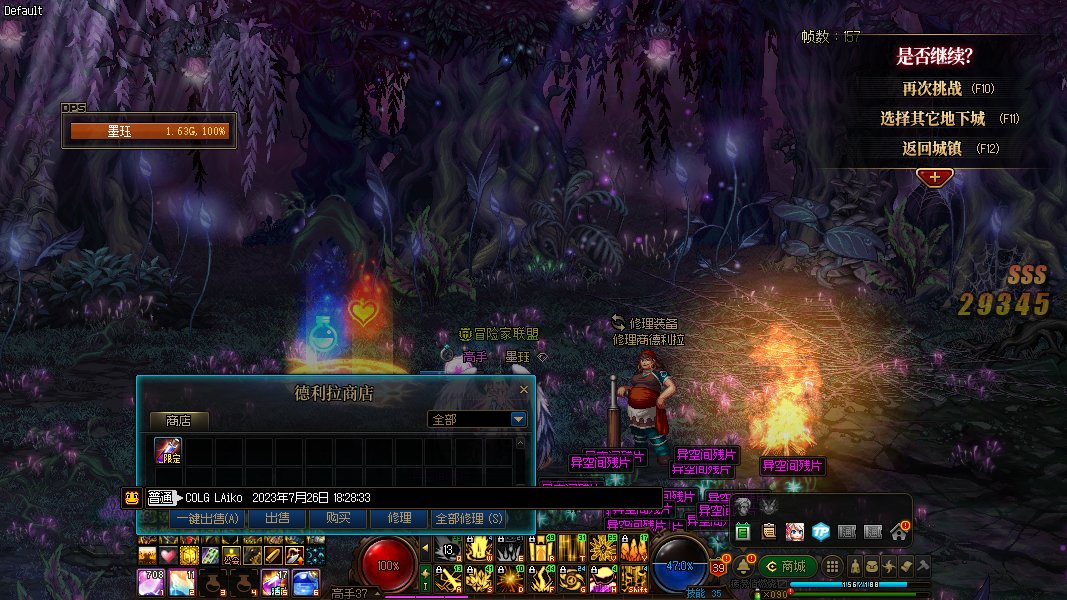Click the blue TP icon
Image resolution: width=1067 pixels, height=600 pixels.
pos(820,532)
